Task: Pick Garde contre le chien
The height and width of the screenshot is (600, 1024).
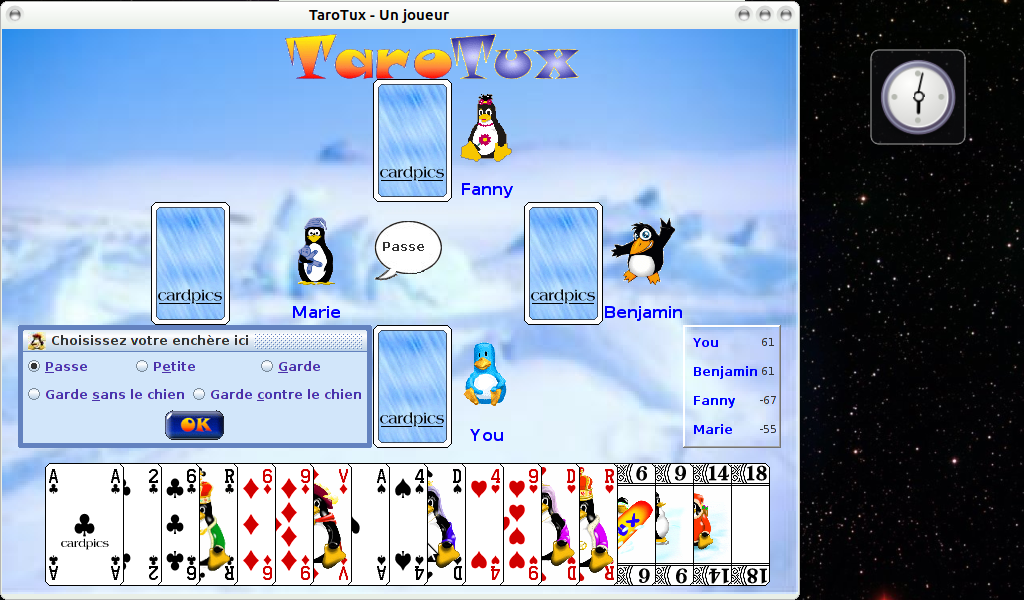Action: click(x=199, y=395)
